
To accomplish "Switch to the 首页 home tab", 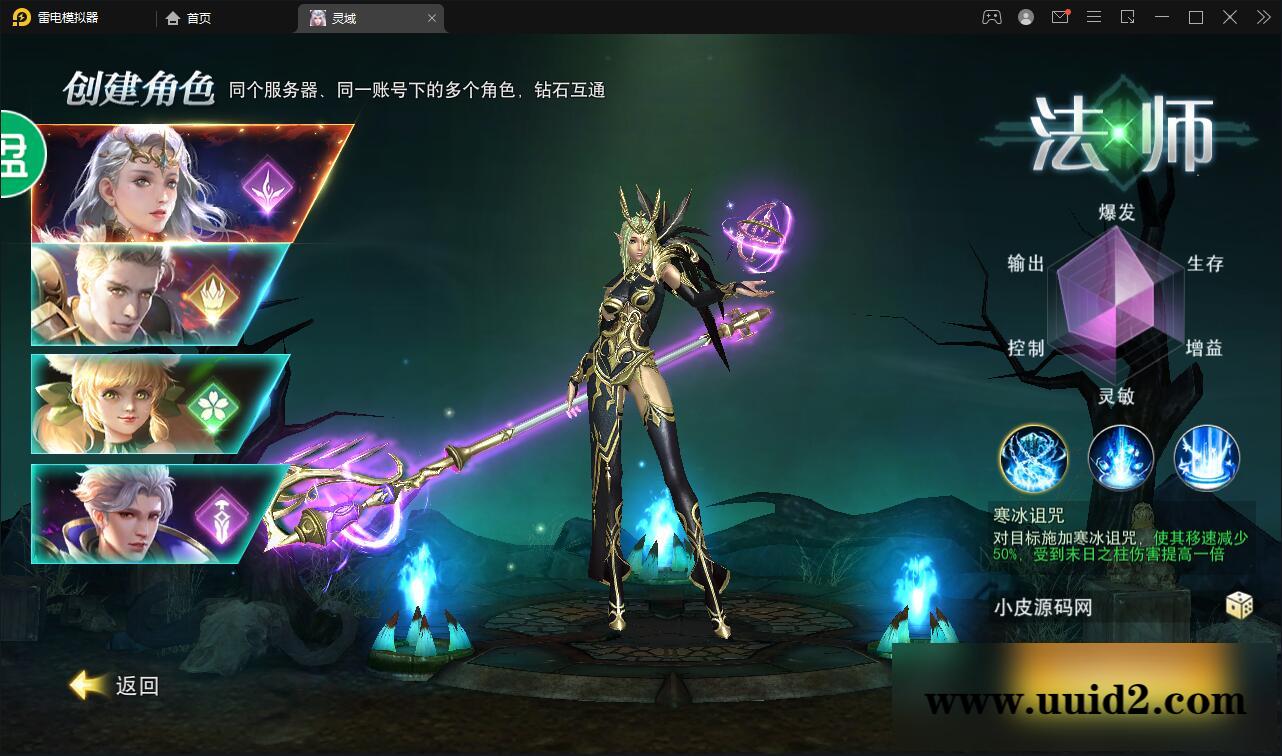I will click(189, 17).
